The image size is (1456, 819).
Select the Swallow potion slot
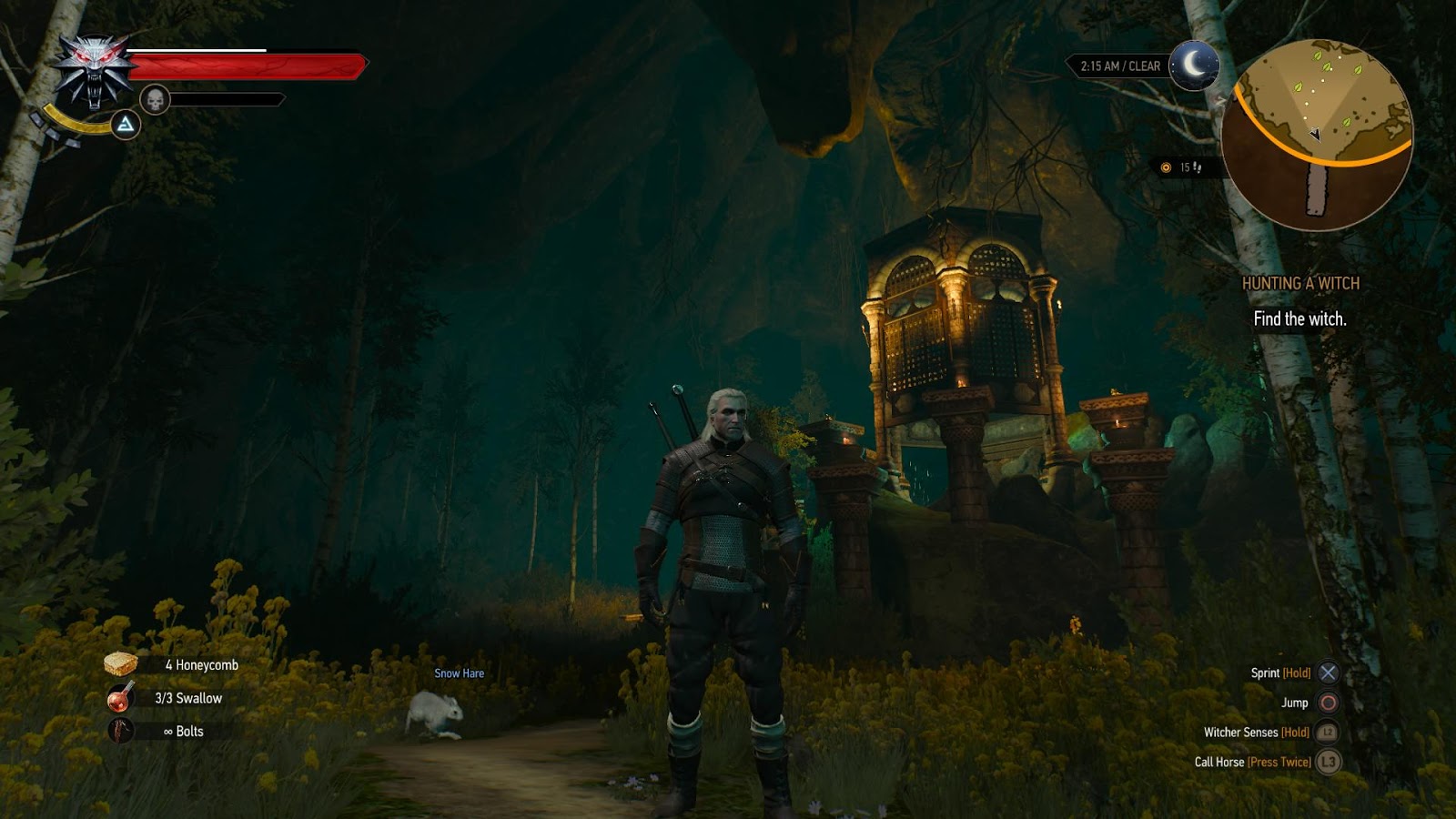click(122, 698)
